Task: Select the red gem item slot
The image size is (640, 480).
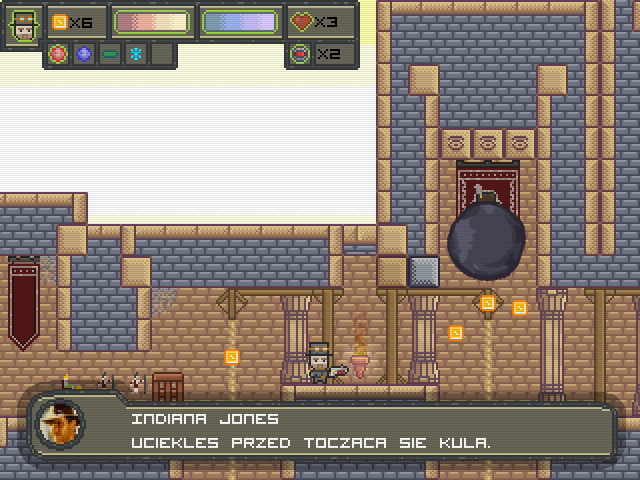Action: [60, 54]
